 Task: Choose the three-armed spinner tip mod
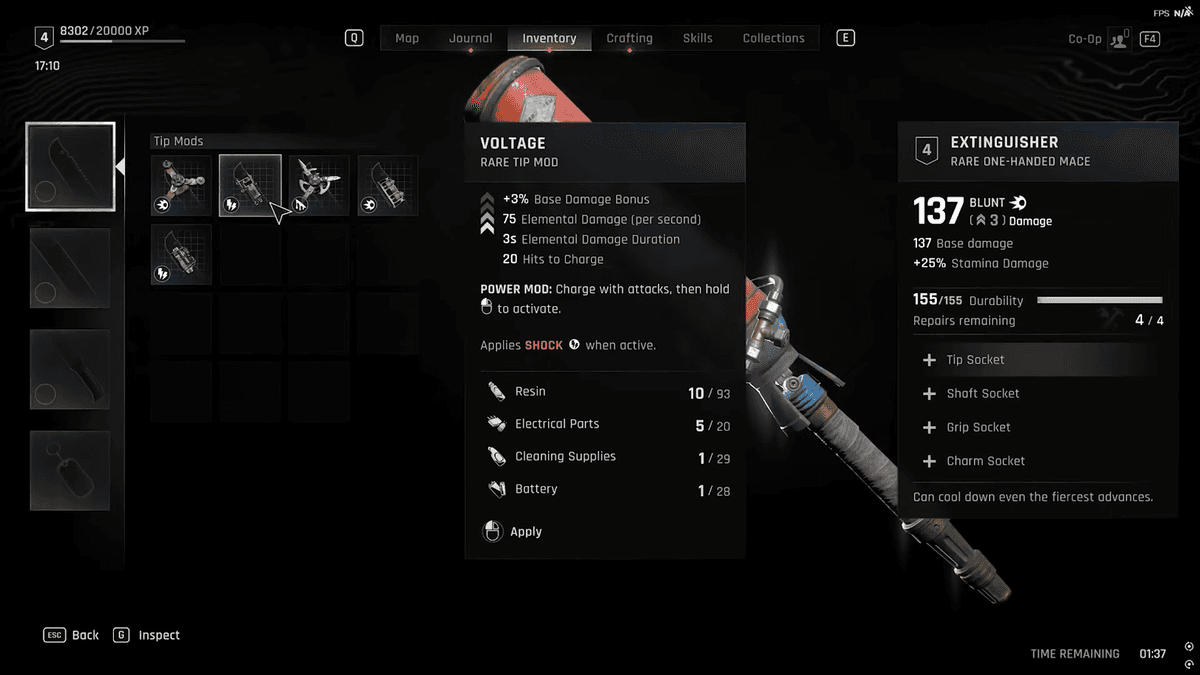tap(181, 185)
